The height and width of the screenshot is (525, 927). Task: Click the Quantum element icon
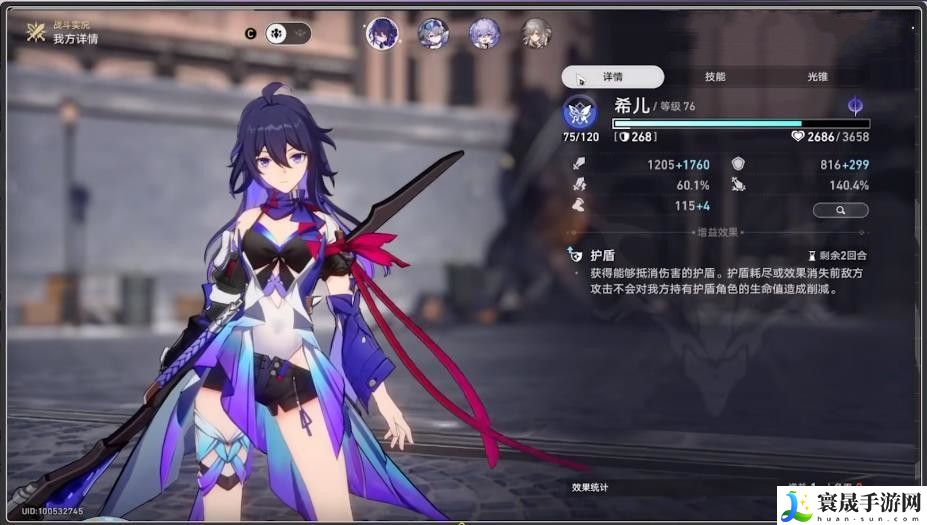point(855,106)
